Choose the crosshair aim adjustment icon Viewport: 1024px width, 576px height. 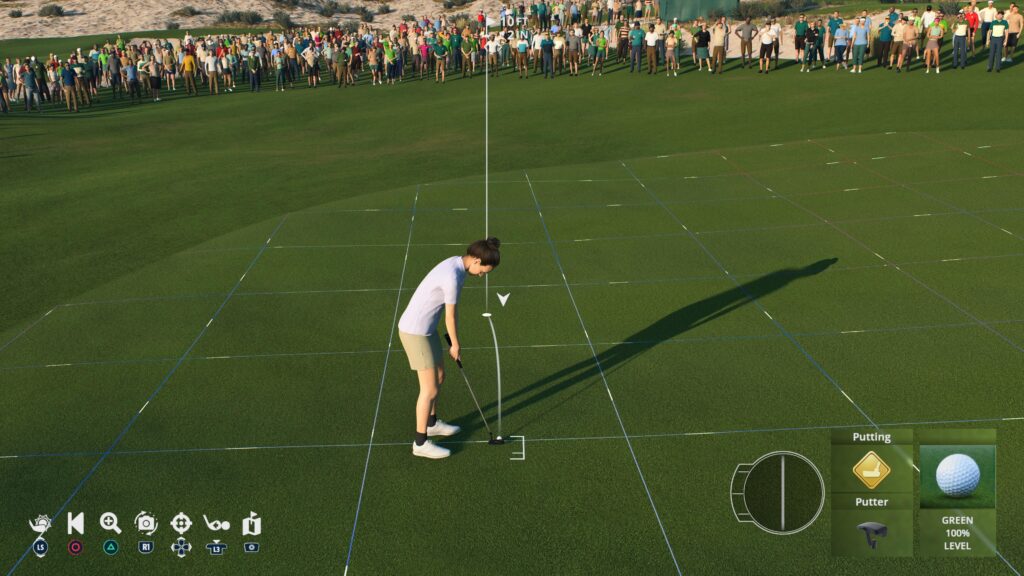pyautogui.click(x=181, y=523)
